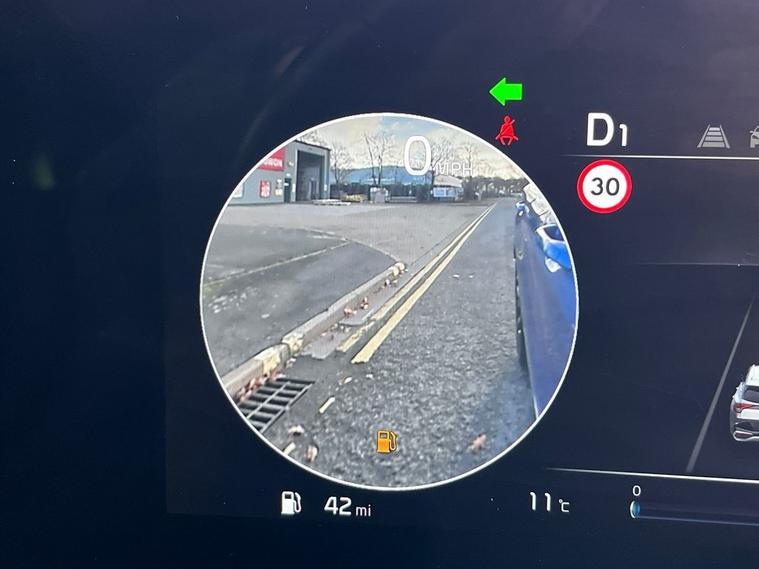
Task: Select the red seatbelt warning icon
Action: tap(508, 130)
